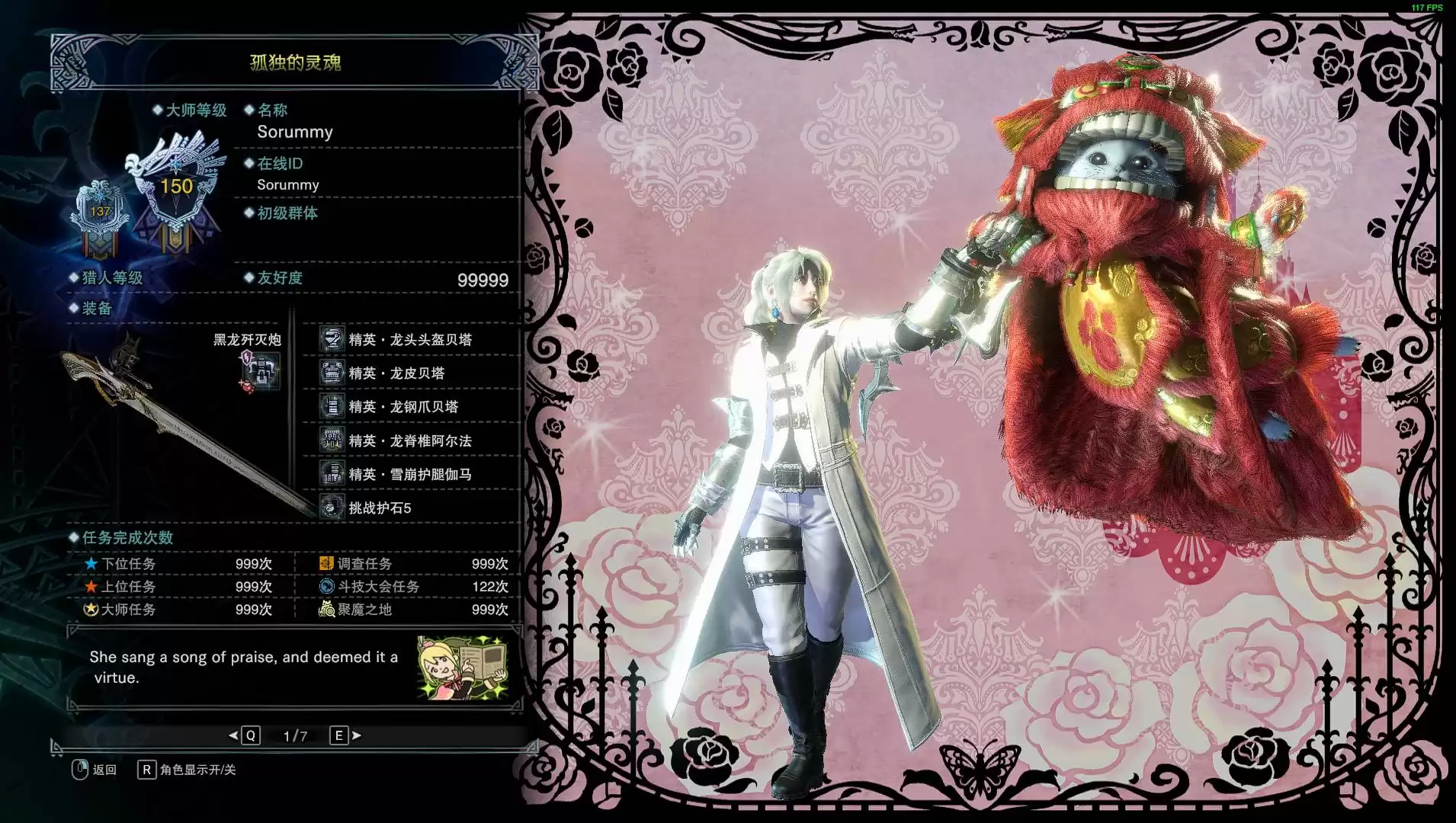The height and width of the screenshot is (823, 1456).
Task: Click the blonde girl newspaper sticker
Action: [463, 668]
